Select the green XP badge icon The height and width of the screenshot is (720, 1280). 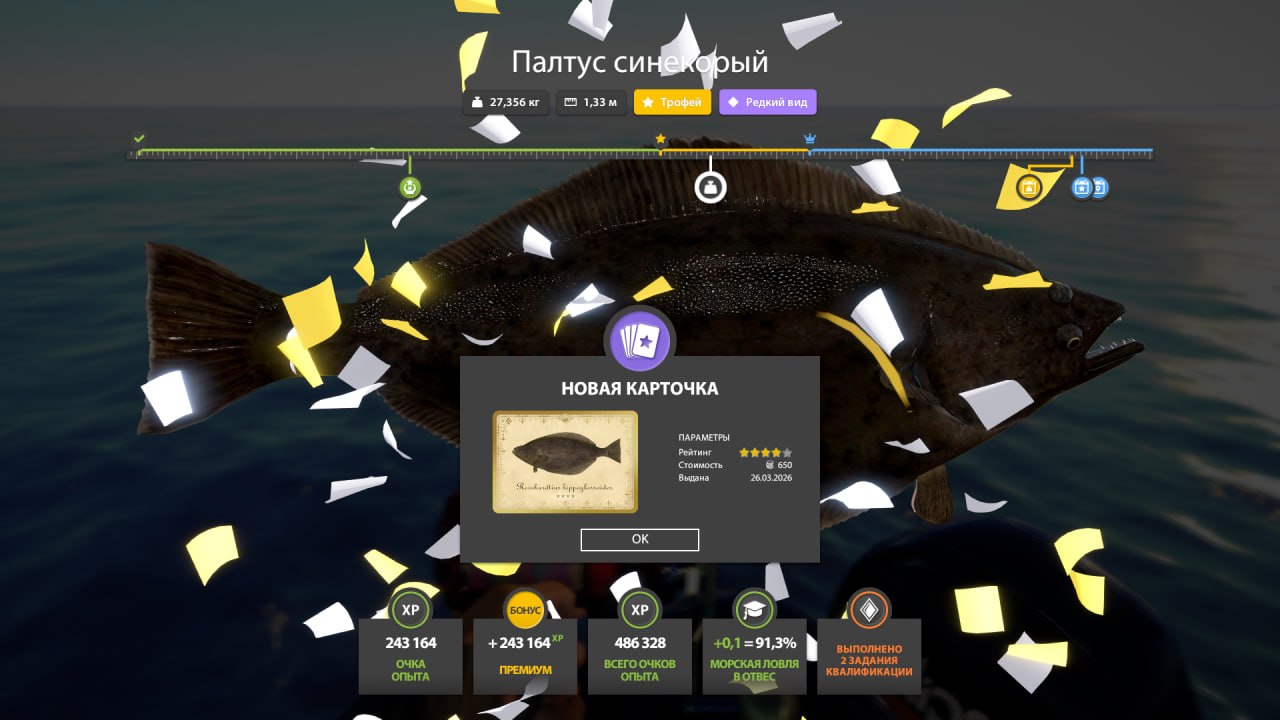click(410, 610)
